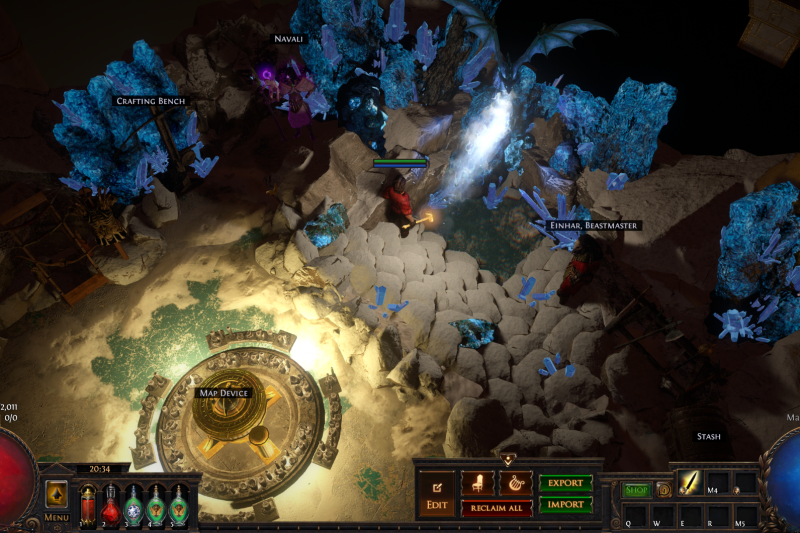The height and width of the screenshot is (533, 800).
Task: Open the Menu button
Action: click(x=57, y=517)
